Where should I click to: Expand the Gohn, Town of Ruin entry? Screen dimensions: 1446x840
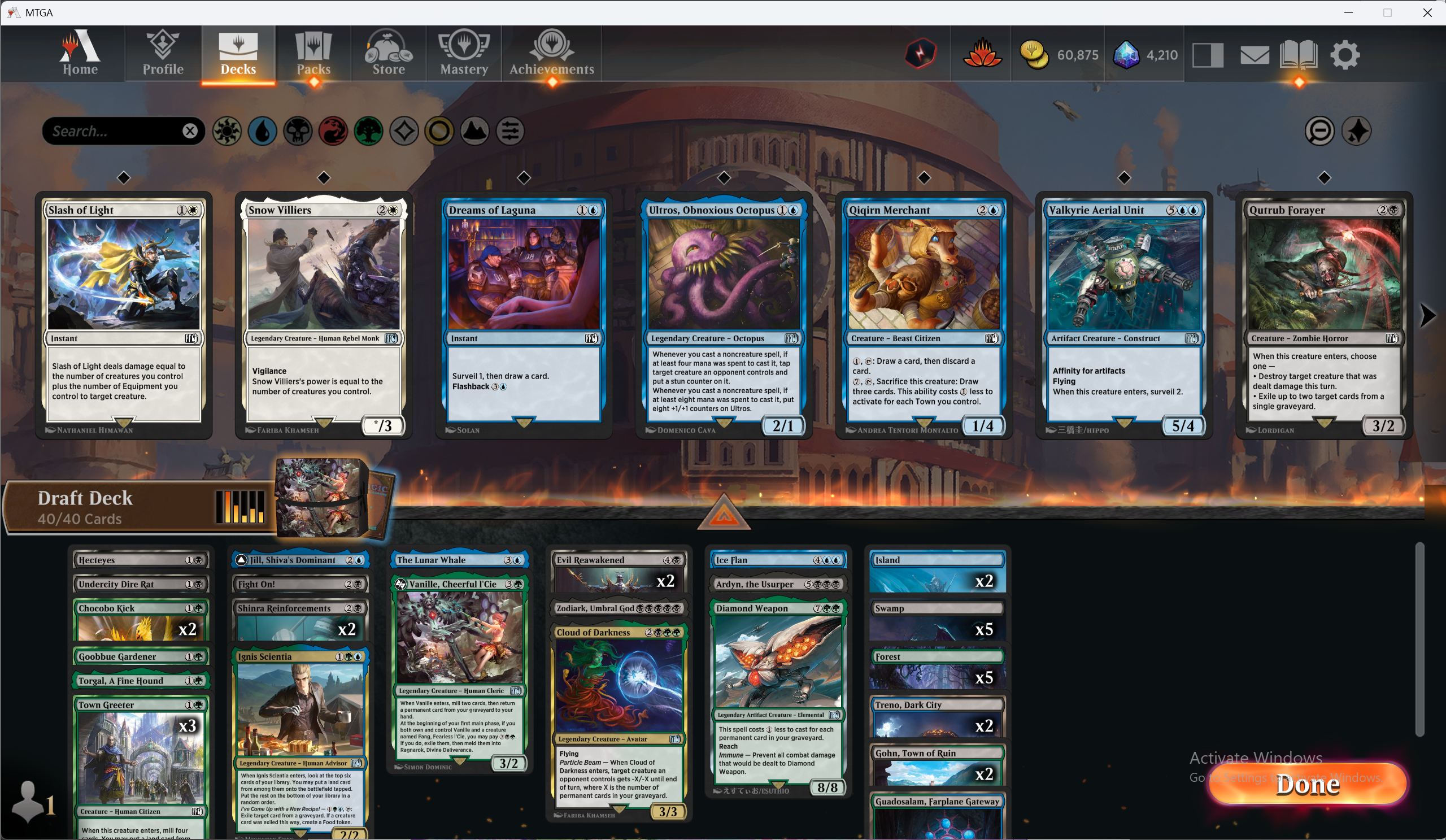tap(937, 753)
